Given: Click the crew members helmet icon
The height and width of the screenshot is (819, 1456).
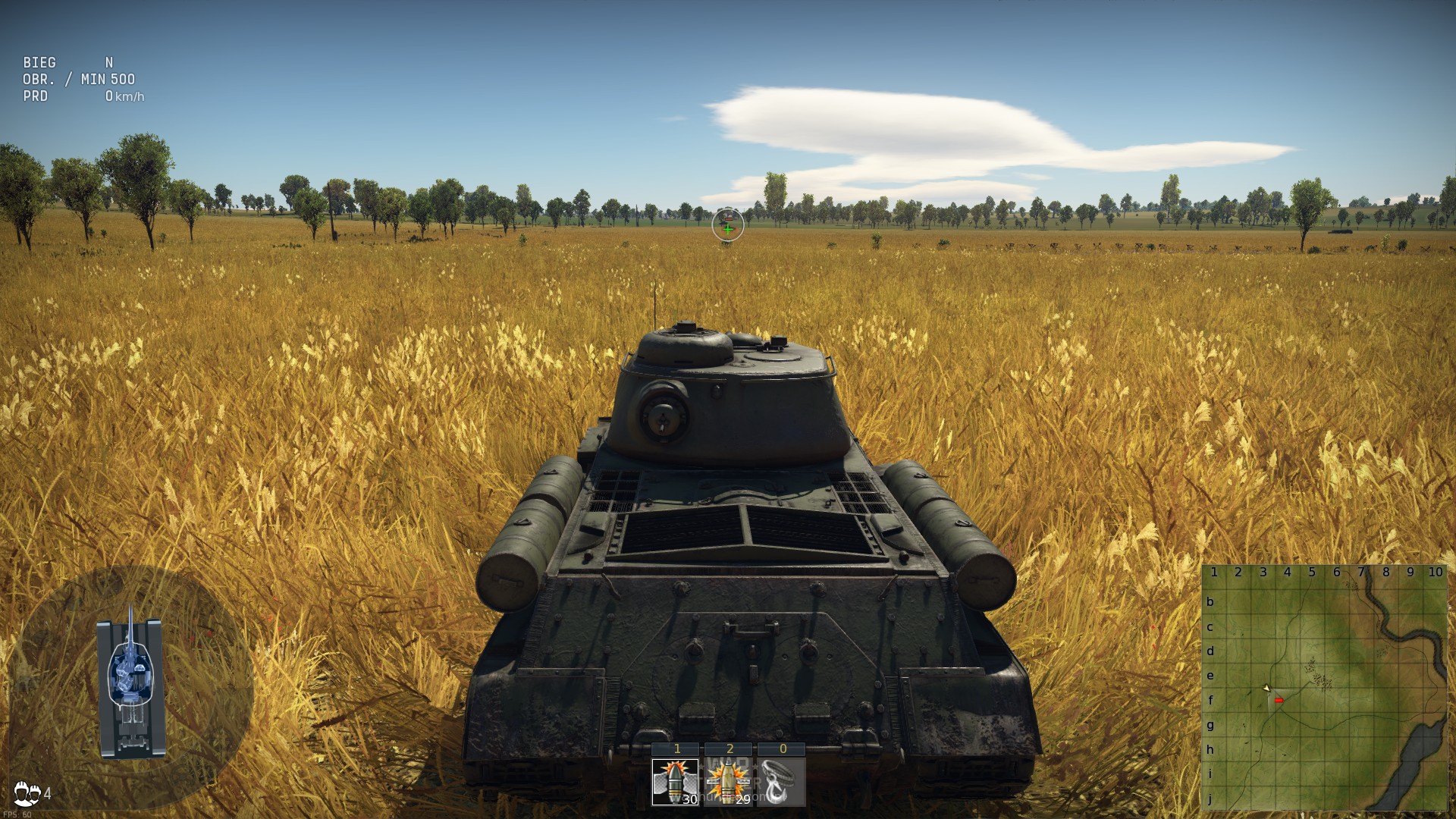Looking at the screenshot, I should tap(28, 793).
